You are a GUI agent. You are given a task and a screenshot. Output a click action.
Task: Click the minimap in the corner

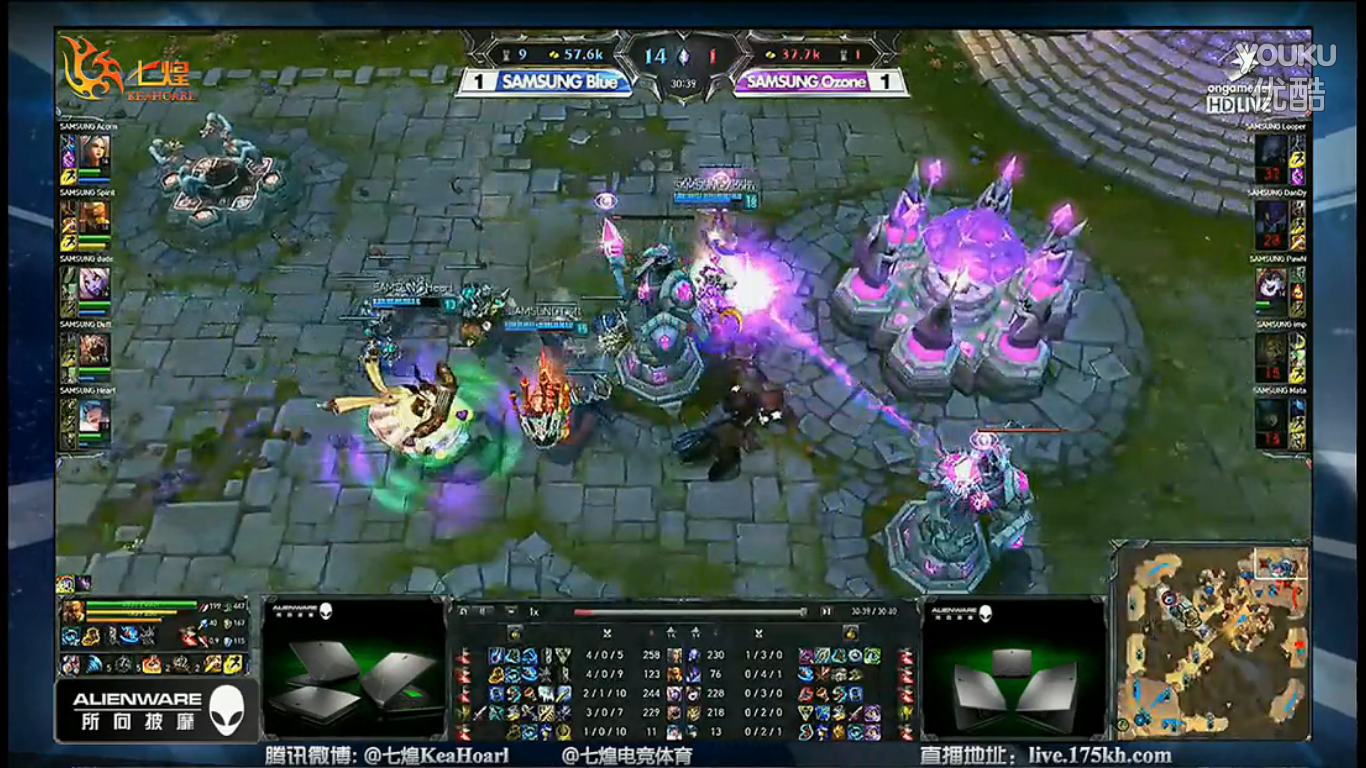tap(1210, 638)
